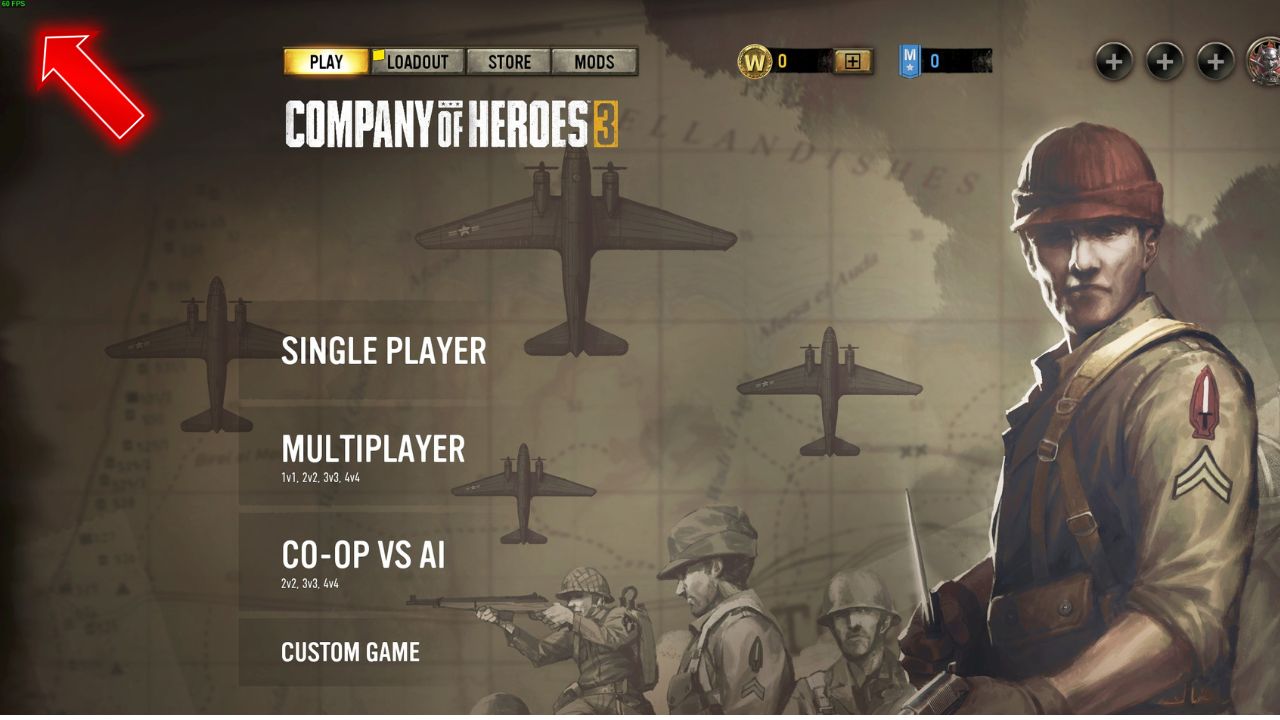Screen dimensions: 1280x720
Task: Select SINGLE PLAYER mode
Action: (384, 351)
